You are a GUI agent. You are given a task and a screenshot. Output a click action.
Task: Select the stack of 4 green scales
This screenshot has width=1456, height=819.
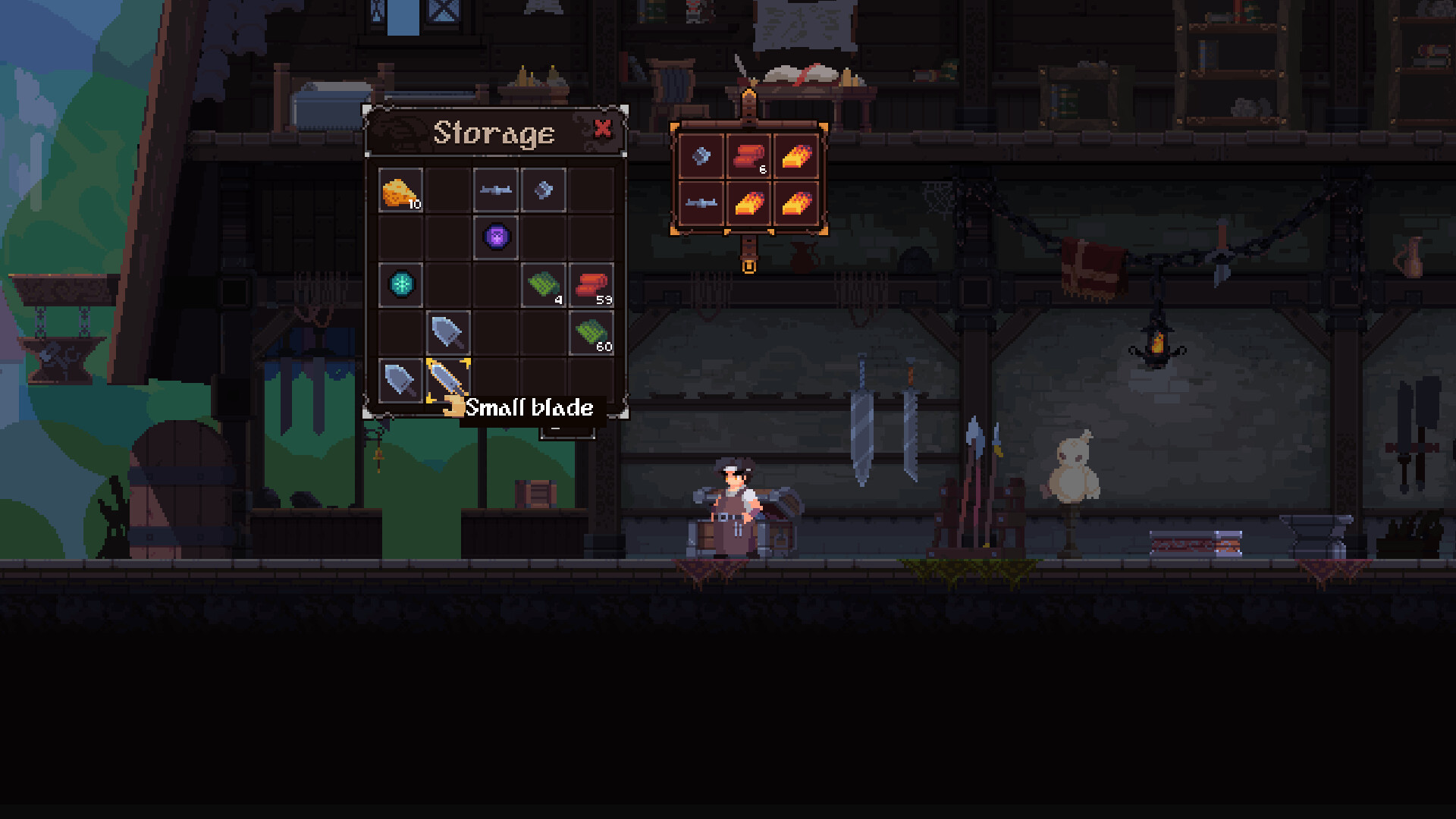click(x=543, y=286)
